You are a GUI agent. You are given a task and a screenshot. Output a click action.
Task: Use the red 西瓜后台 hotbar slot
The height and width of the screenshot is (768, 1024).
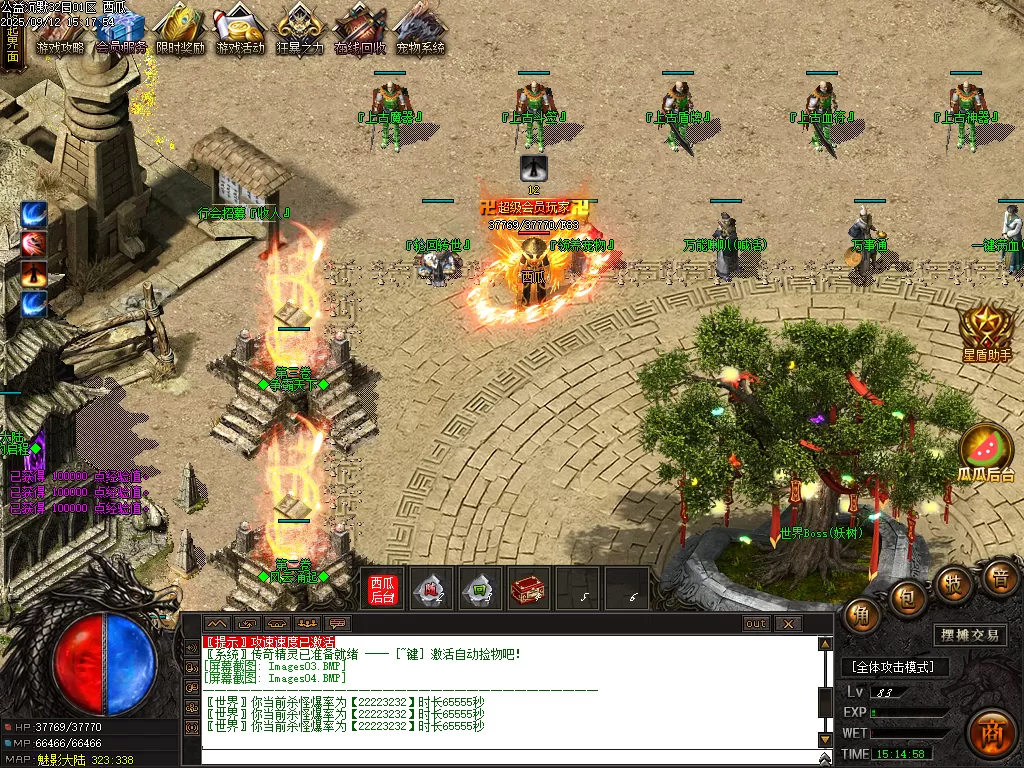click(x=383, y=589)
